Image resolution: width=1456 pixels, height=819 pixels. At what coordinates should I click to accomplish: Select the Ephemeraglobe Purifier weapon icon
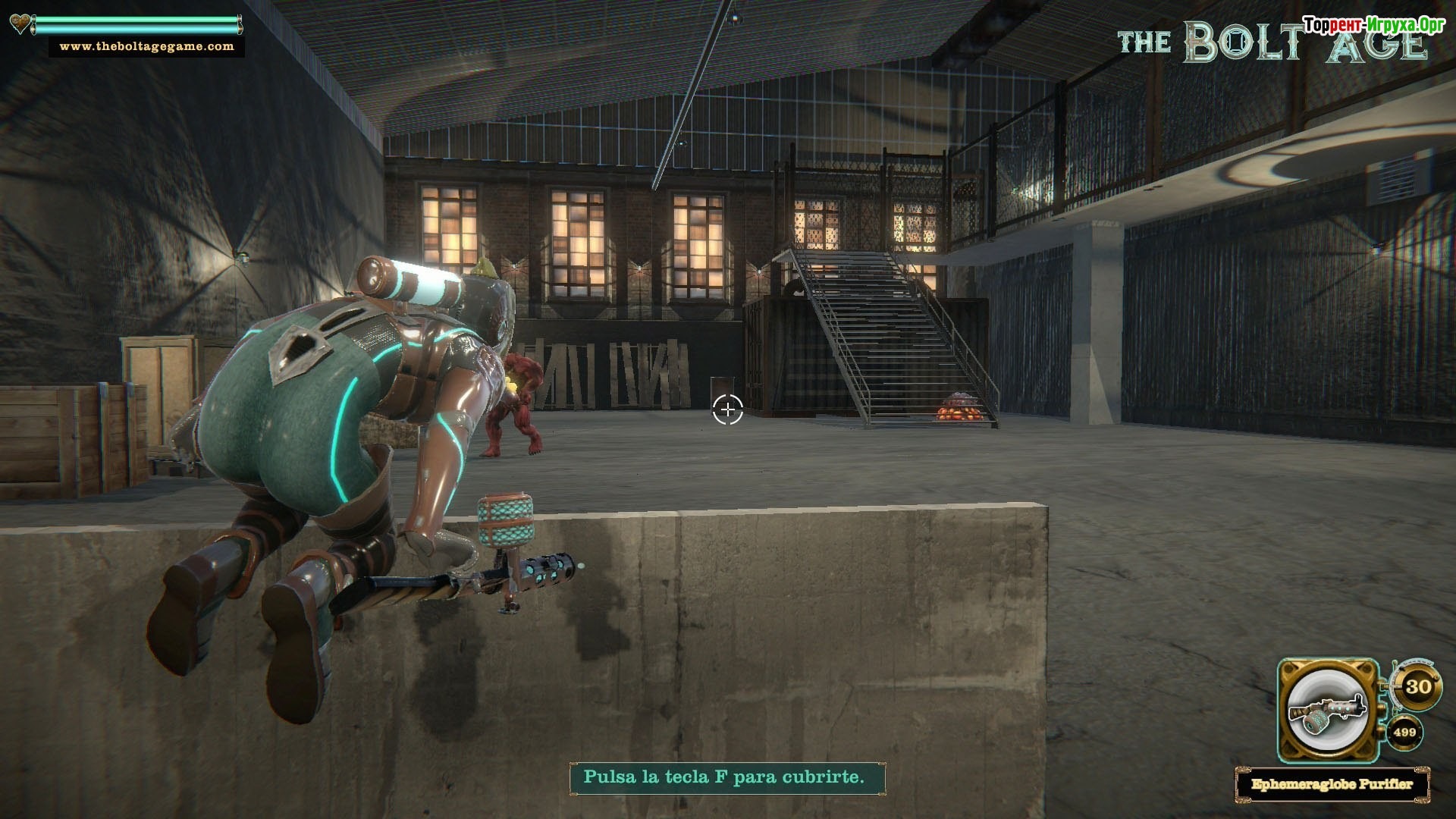coord(1328,710)
